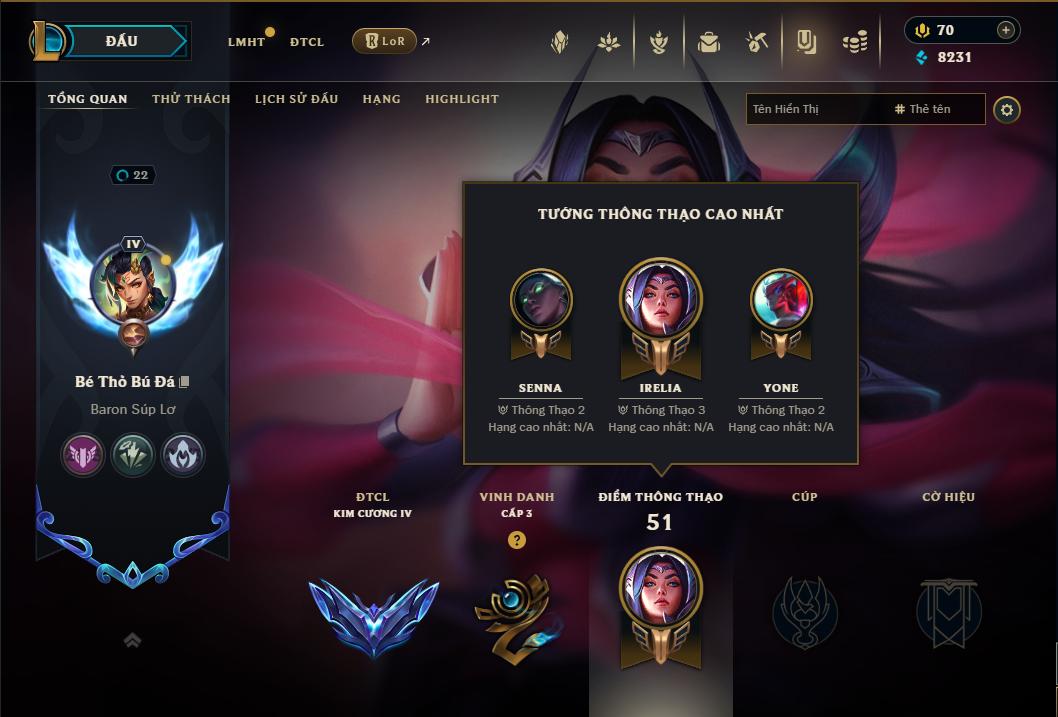
Task: Open the coin stack store icon
Action: pyautogui.click(x=854, y=42)
